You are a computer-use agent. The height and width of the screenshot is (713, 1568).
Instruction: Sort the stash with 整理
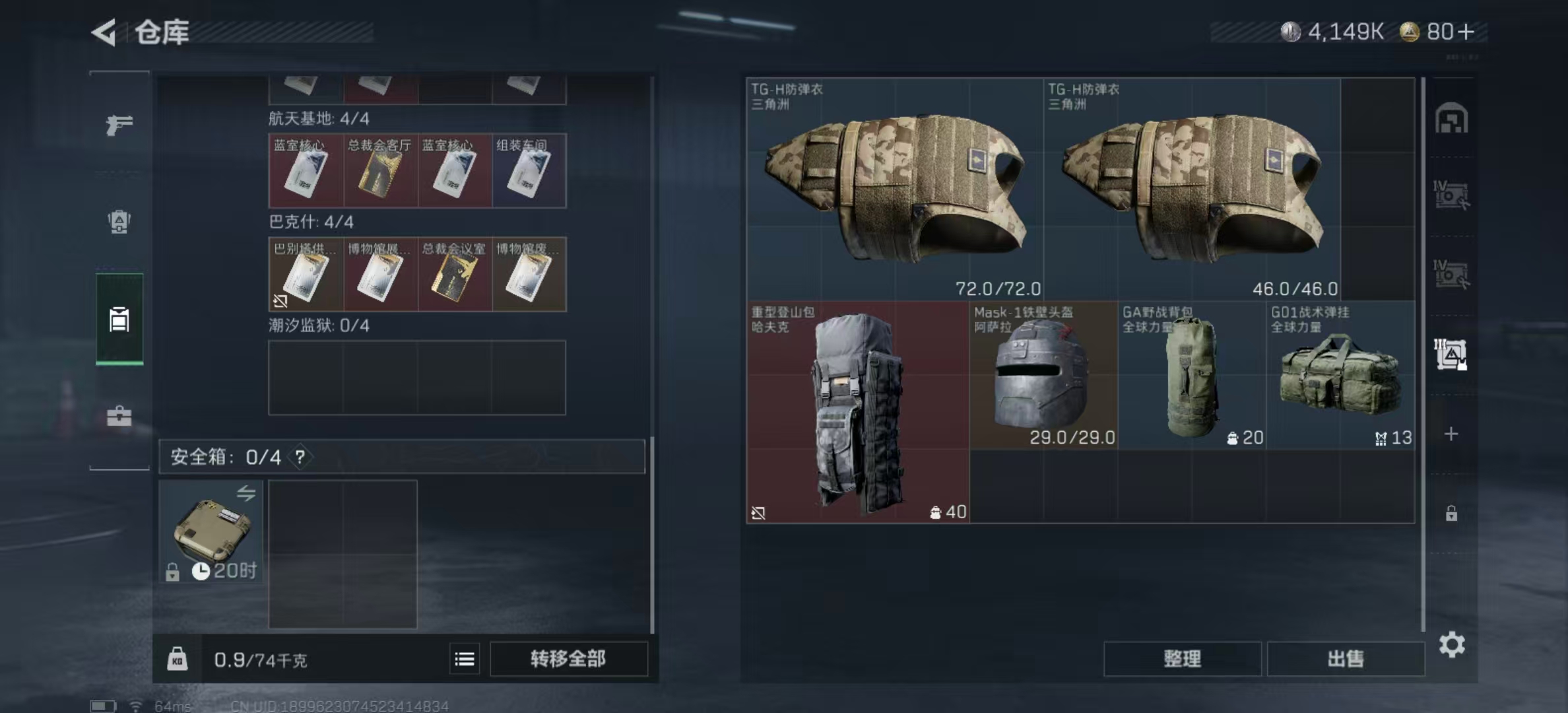tap(1182, 659)
